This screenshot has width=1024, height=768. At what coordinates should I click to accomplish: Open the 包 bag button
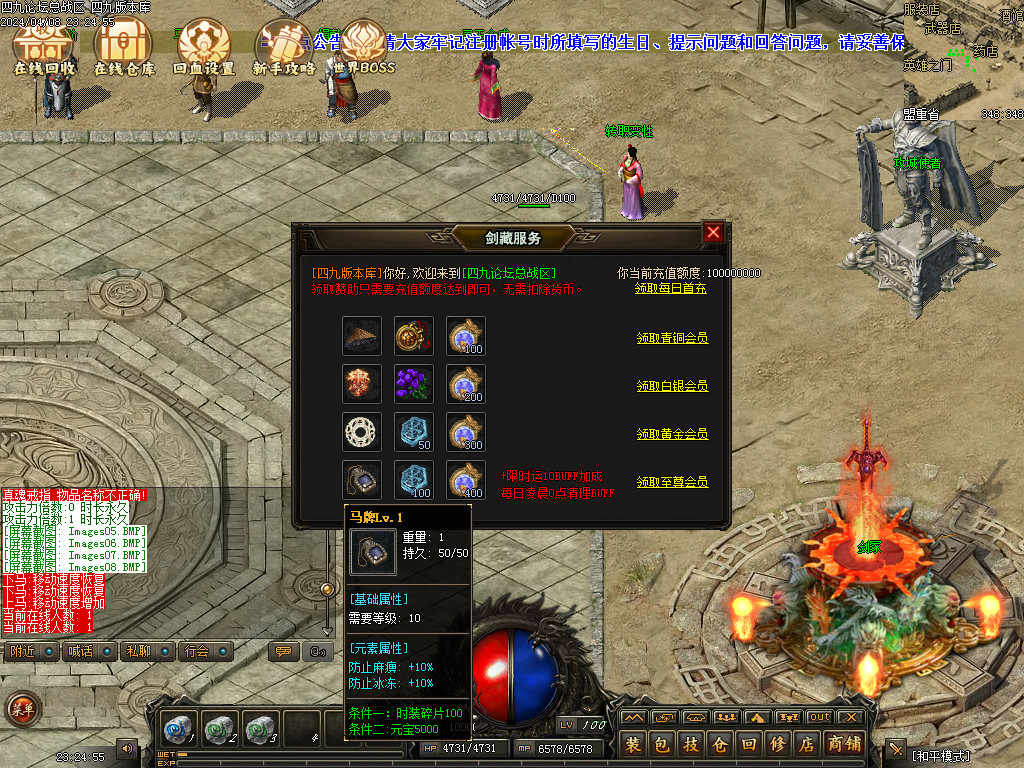tap(662, 744)
